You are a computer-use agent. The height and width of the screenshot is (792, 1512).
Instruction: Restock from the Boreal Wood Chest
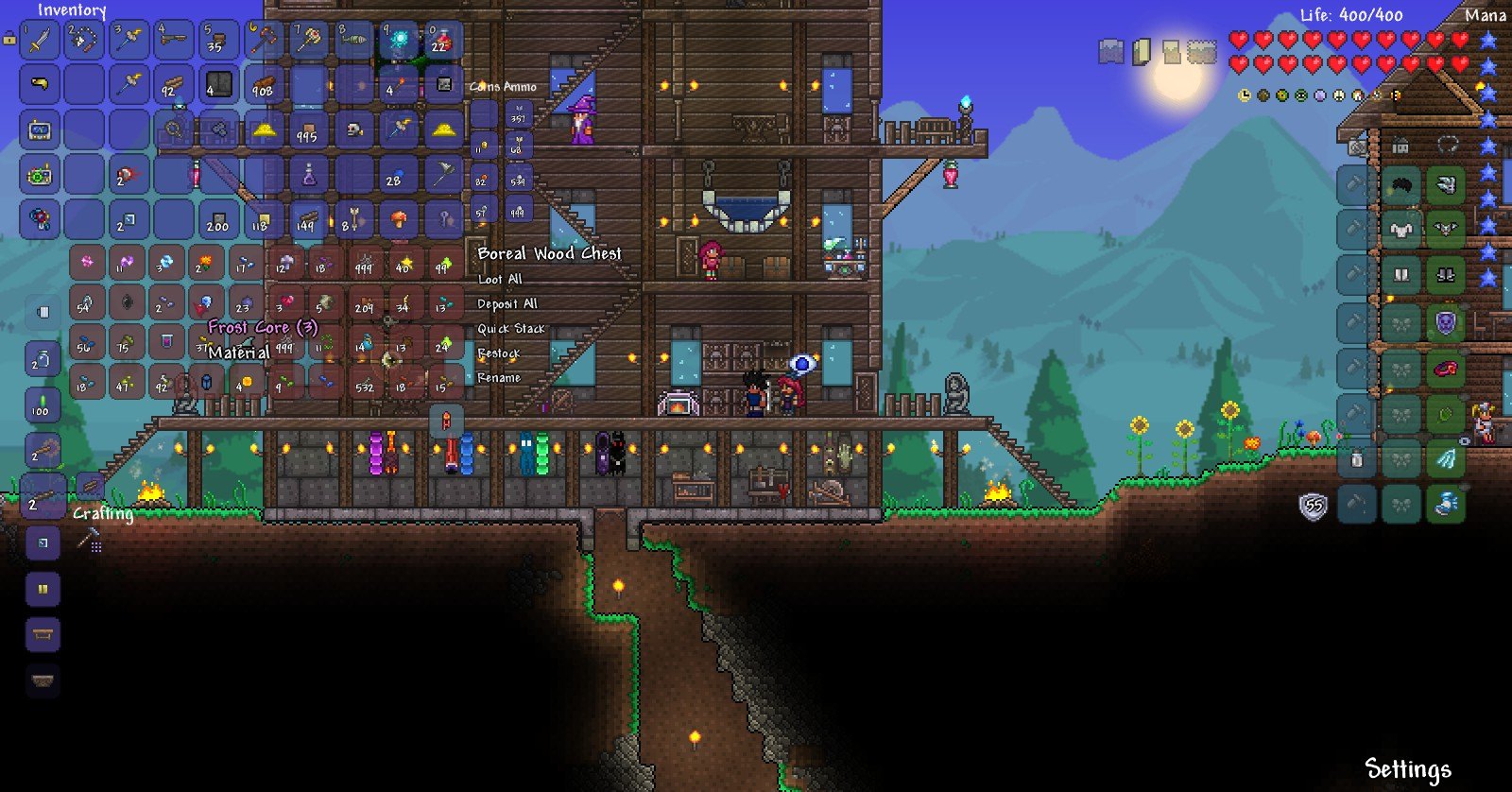(x=499, y=353)
